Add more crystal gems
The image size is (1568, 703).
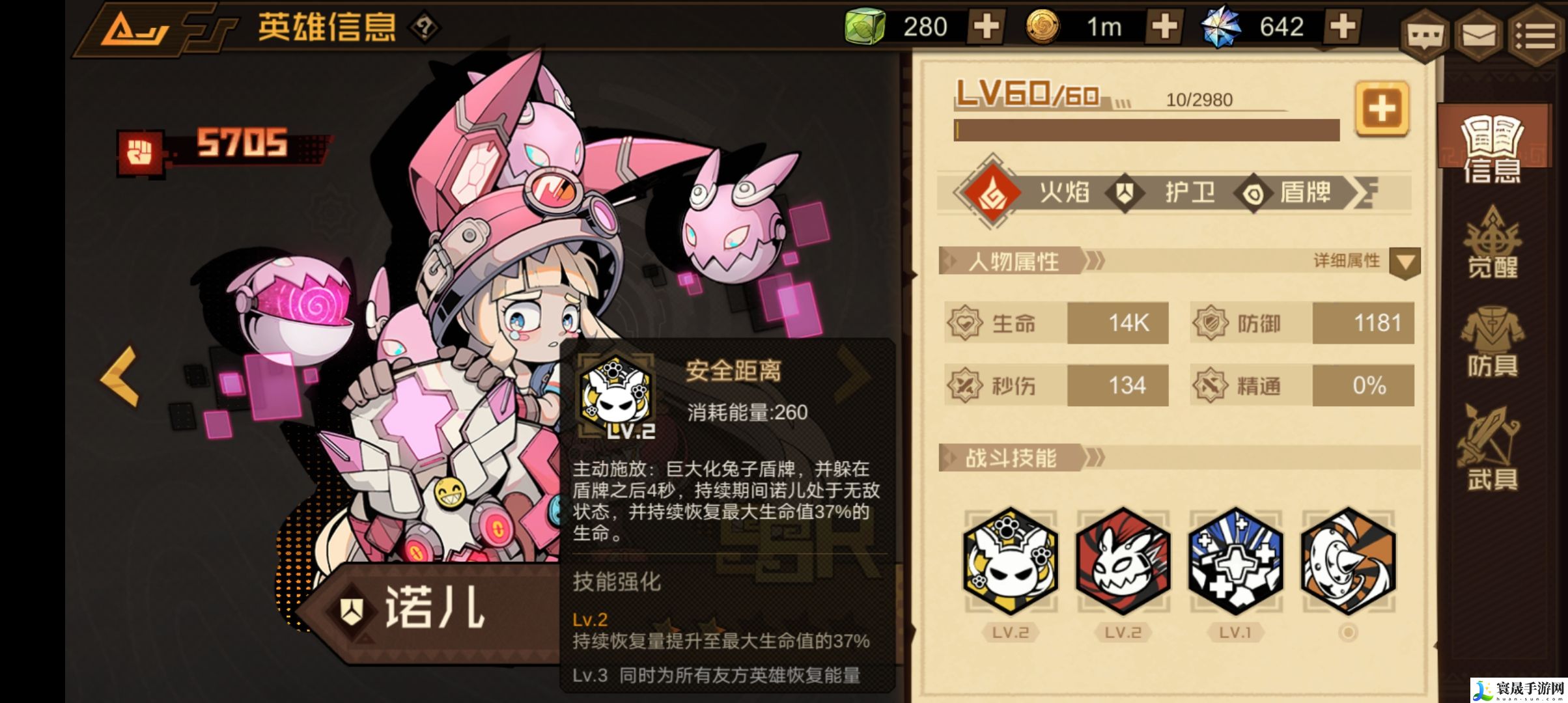tap(1343, 27)
